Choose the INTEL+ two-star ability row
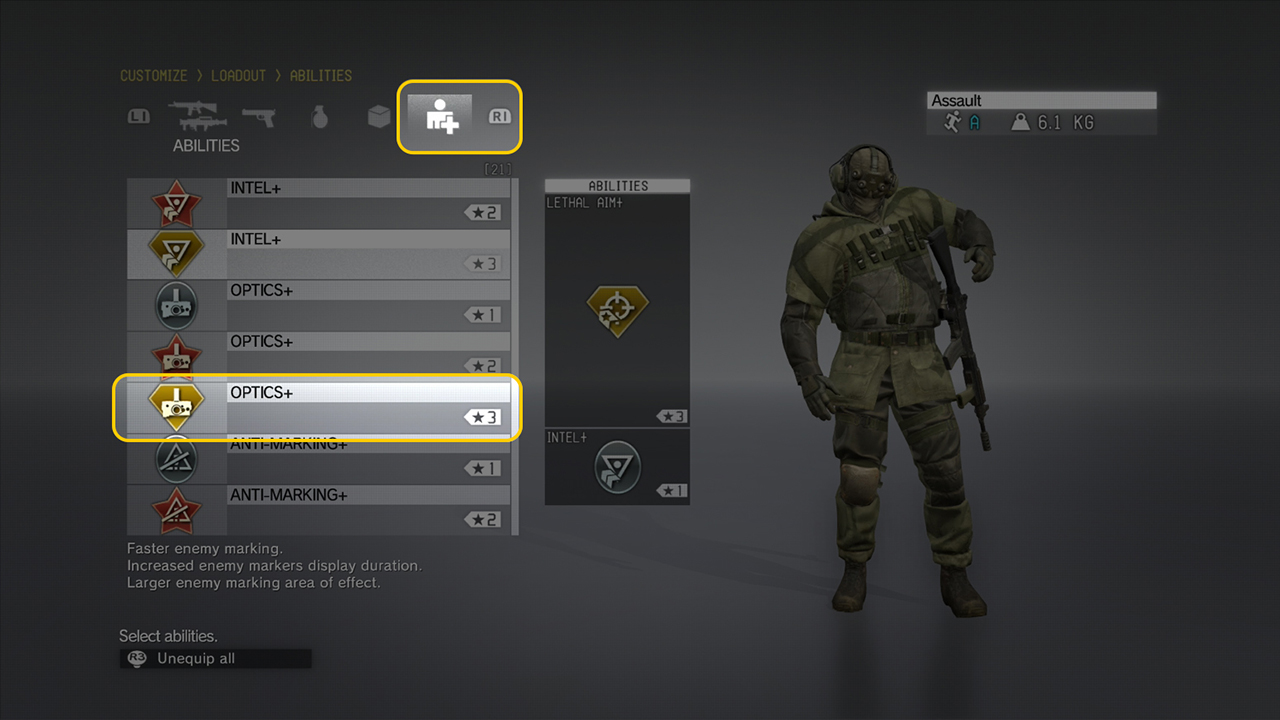Image resolution: width=1280 pixels, height=720 pixels. (x=318, y=203)
